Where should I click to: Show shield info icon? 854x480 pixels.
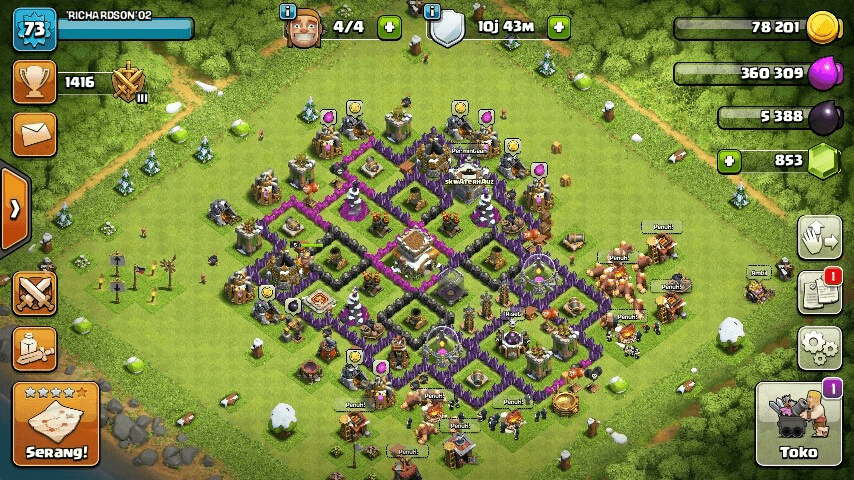pos(432,11)
